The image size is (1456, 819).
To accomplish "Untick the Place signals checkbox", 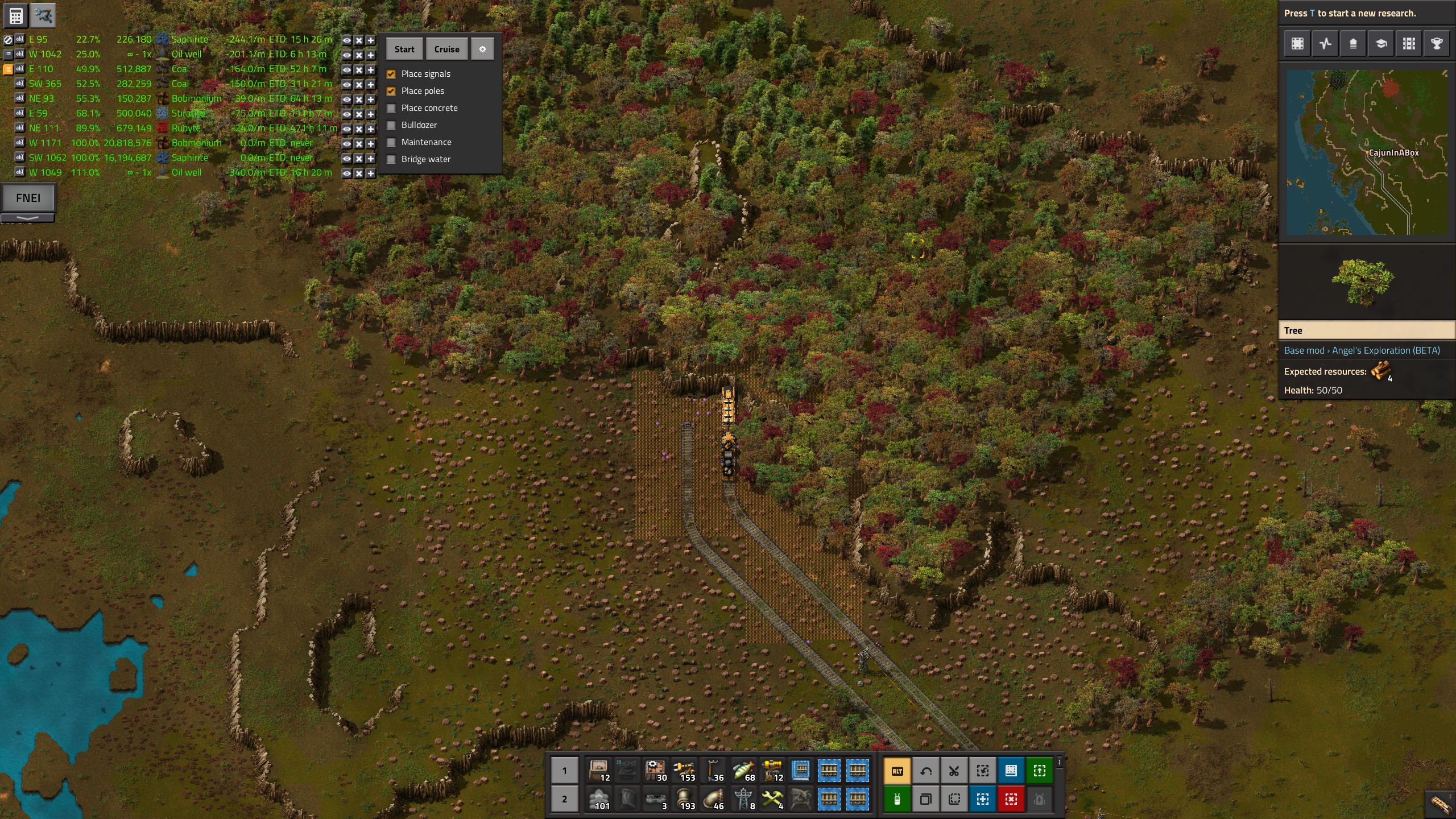I will pyautogui.click(x=391, y=74).
